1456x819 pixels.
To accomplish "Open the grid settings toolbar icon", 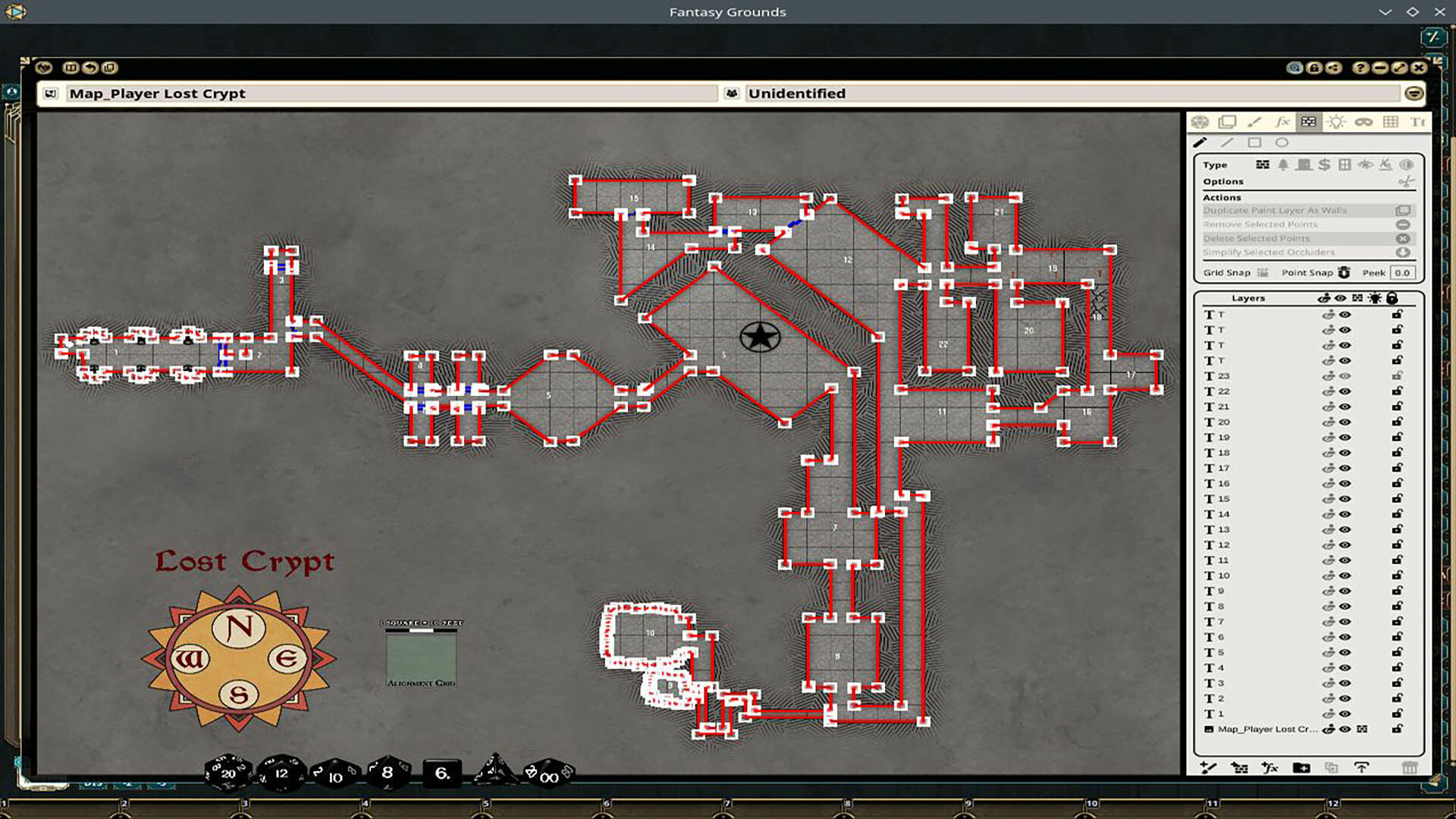I will 1392,121.
